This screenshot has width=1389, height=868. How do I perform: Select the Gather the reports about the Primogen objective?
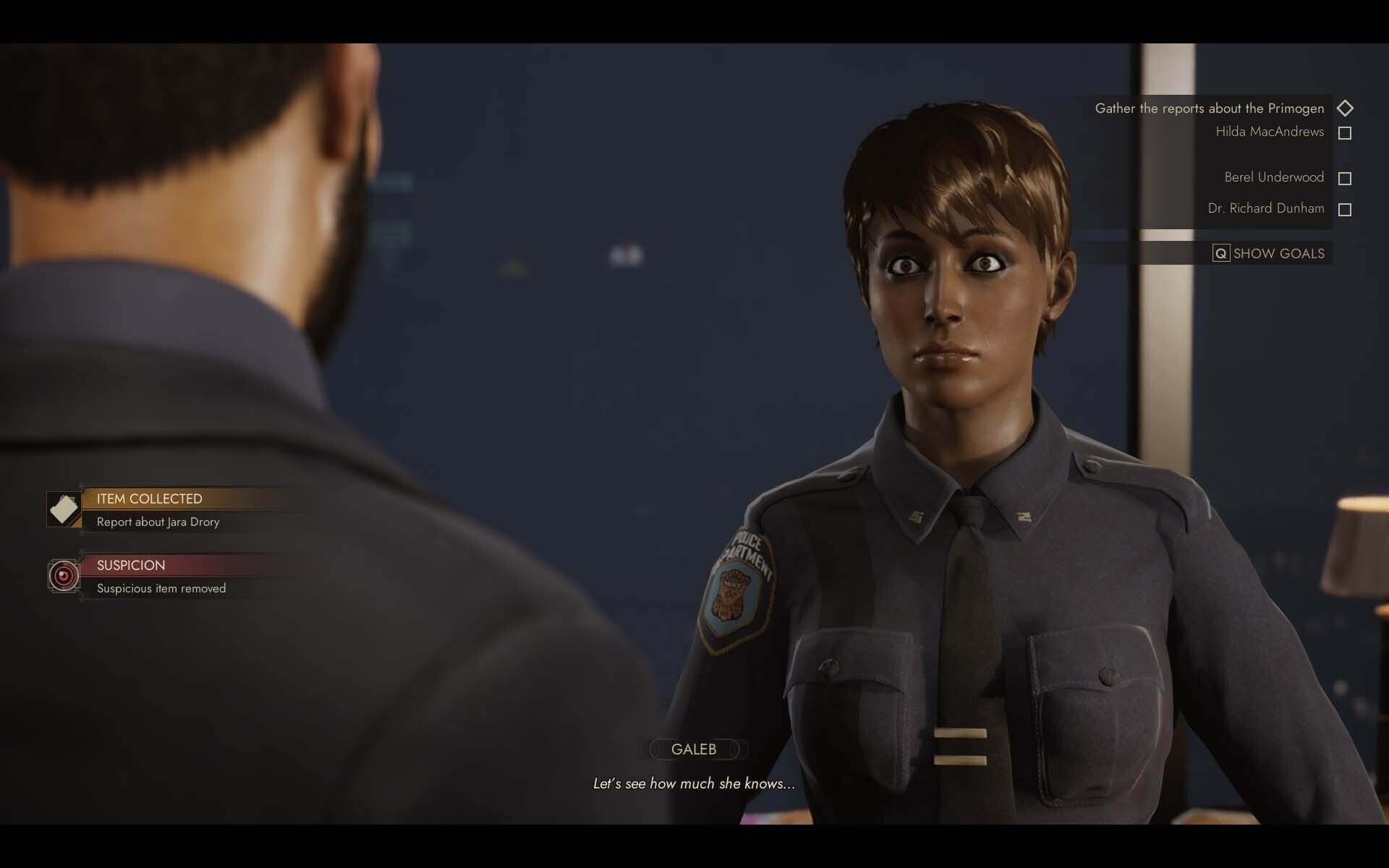[x=1209, y=109]
